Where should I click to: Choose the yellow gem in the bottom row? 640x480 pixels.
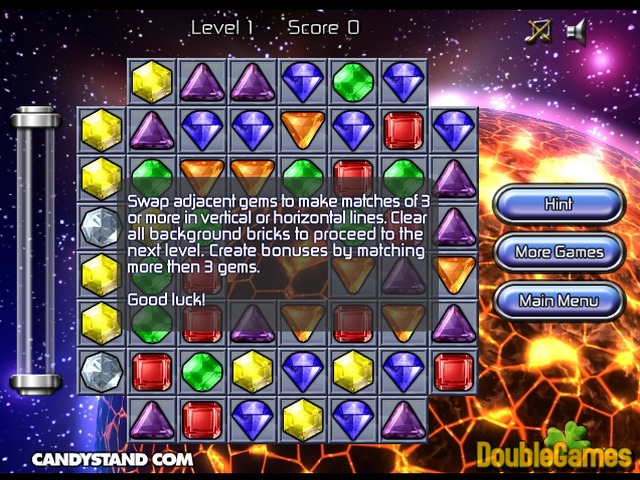pyautogui.click(x=303, y=419)
